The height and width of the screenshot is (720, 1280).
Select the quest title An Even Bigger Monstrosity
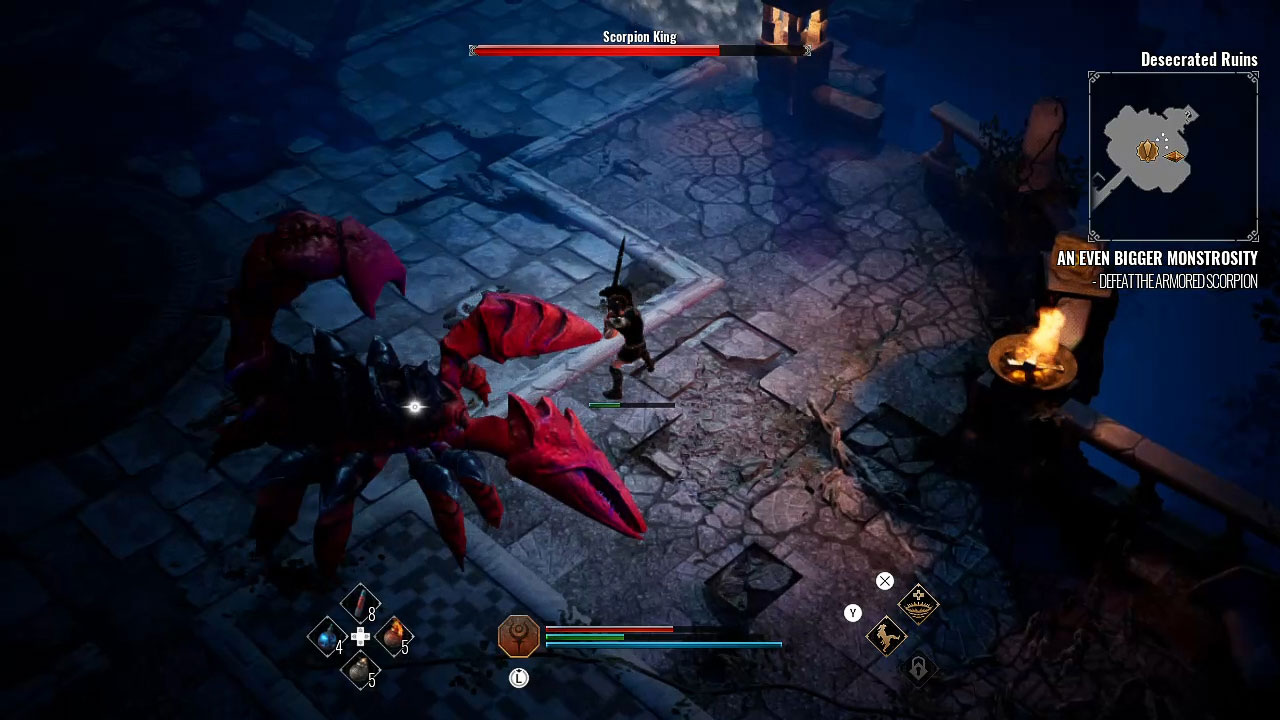(x=1158, y=258)
